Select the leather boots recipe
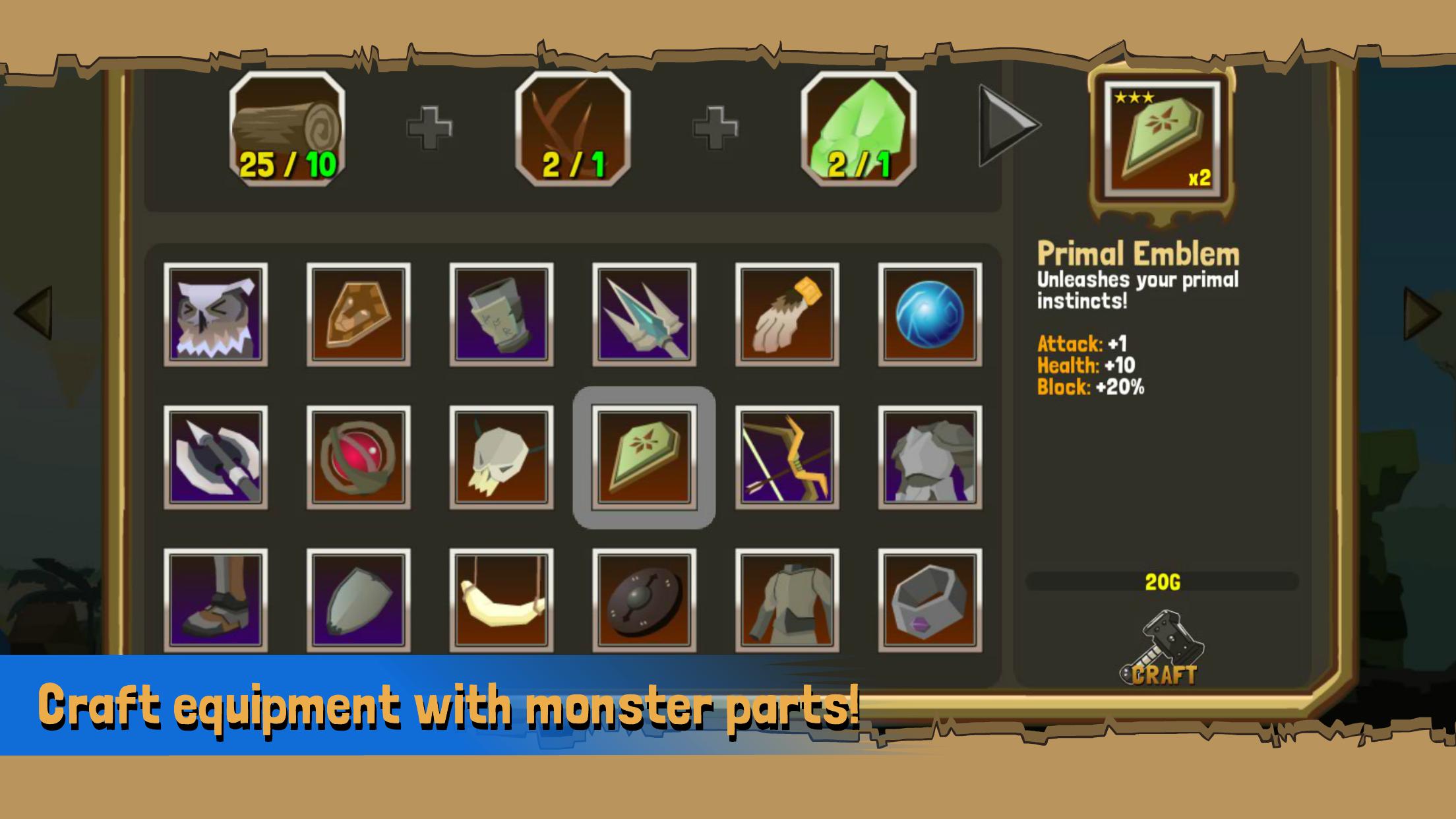 point(216,600)
